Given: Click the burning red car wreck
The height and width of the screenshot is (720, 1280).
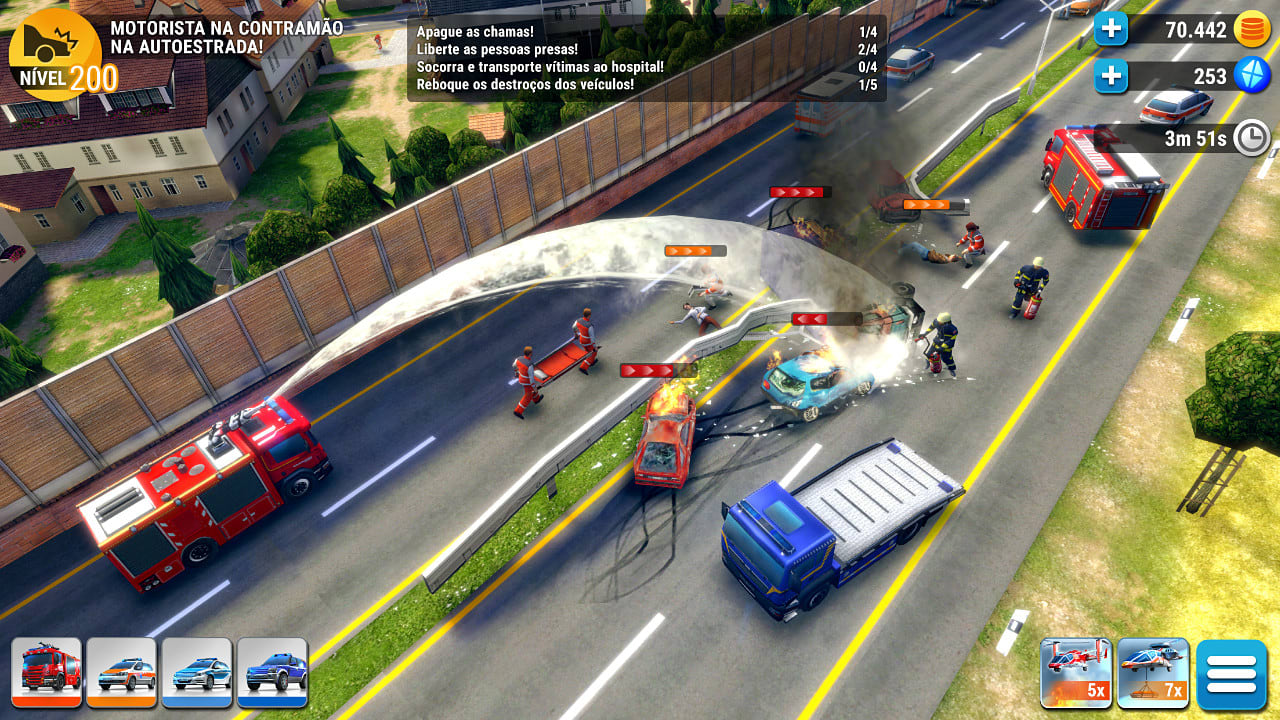Looking at the screenshot, I should tap(665, 440).
